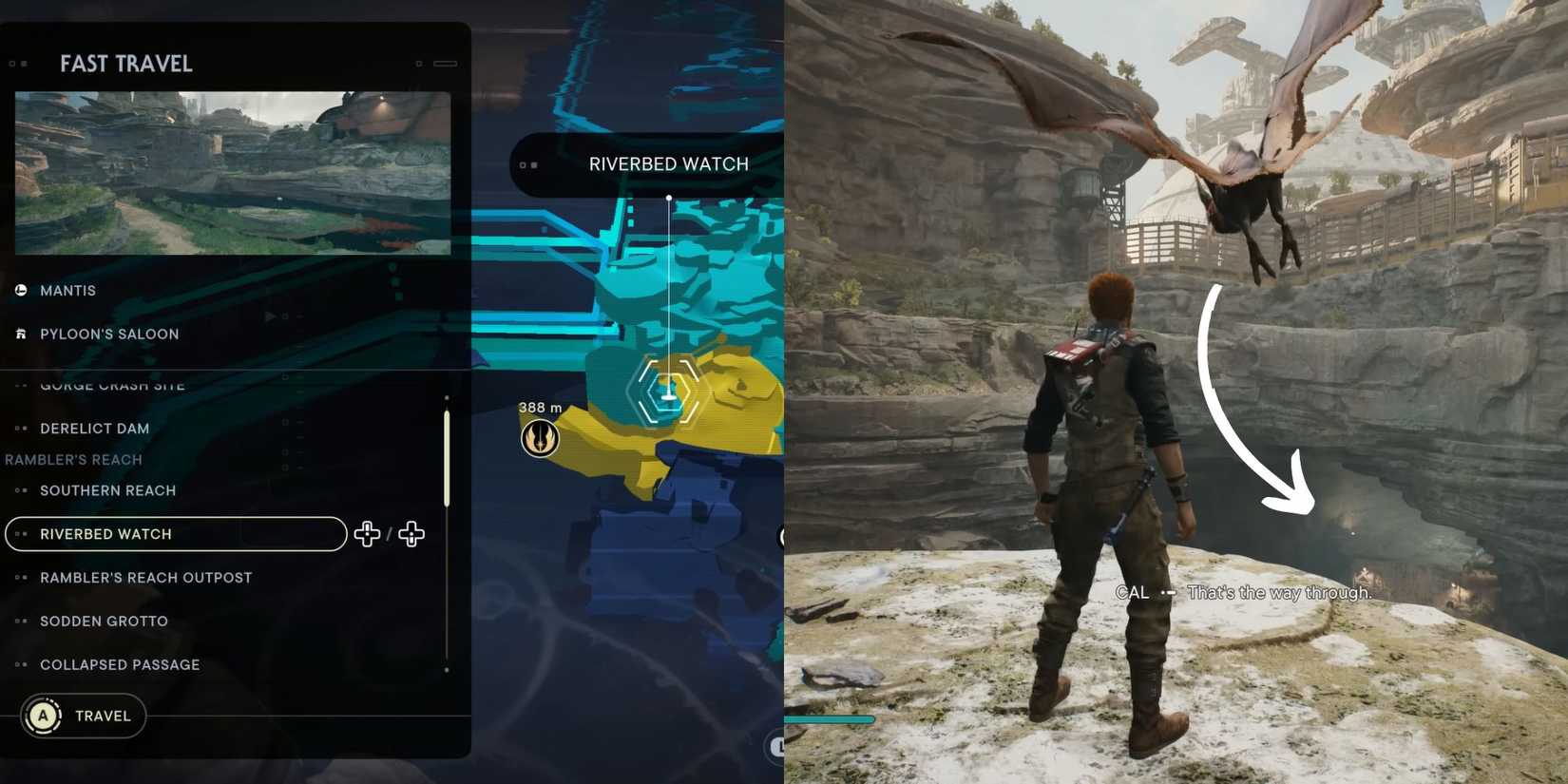Choose Collapsed Passage destination
The height and width of the screenshot is (784, 1568).
(x=119, y=664)
